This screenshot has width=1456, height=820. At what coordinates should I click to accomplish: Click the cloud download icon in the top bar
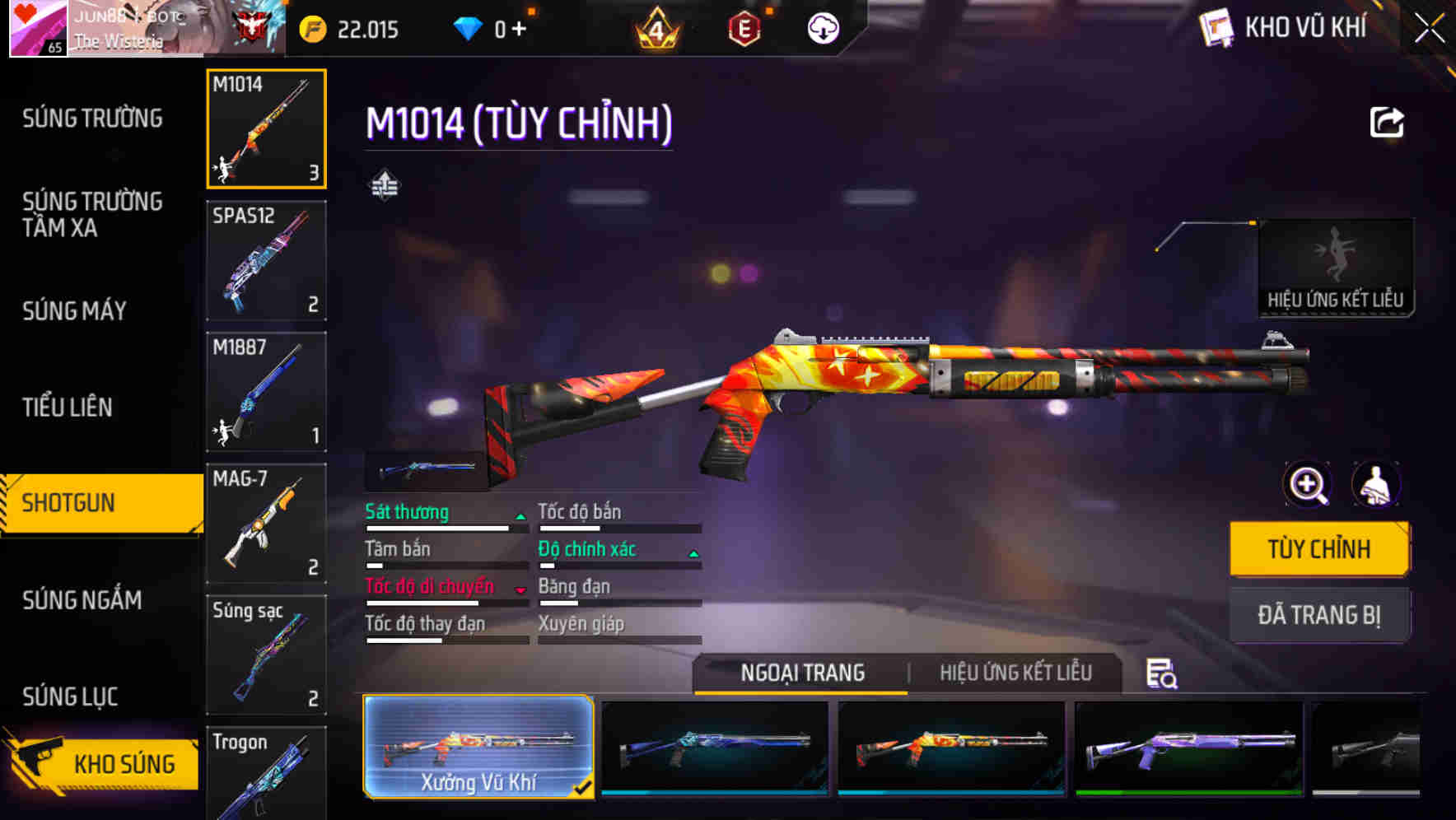[823, 28]
